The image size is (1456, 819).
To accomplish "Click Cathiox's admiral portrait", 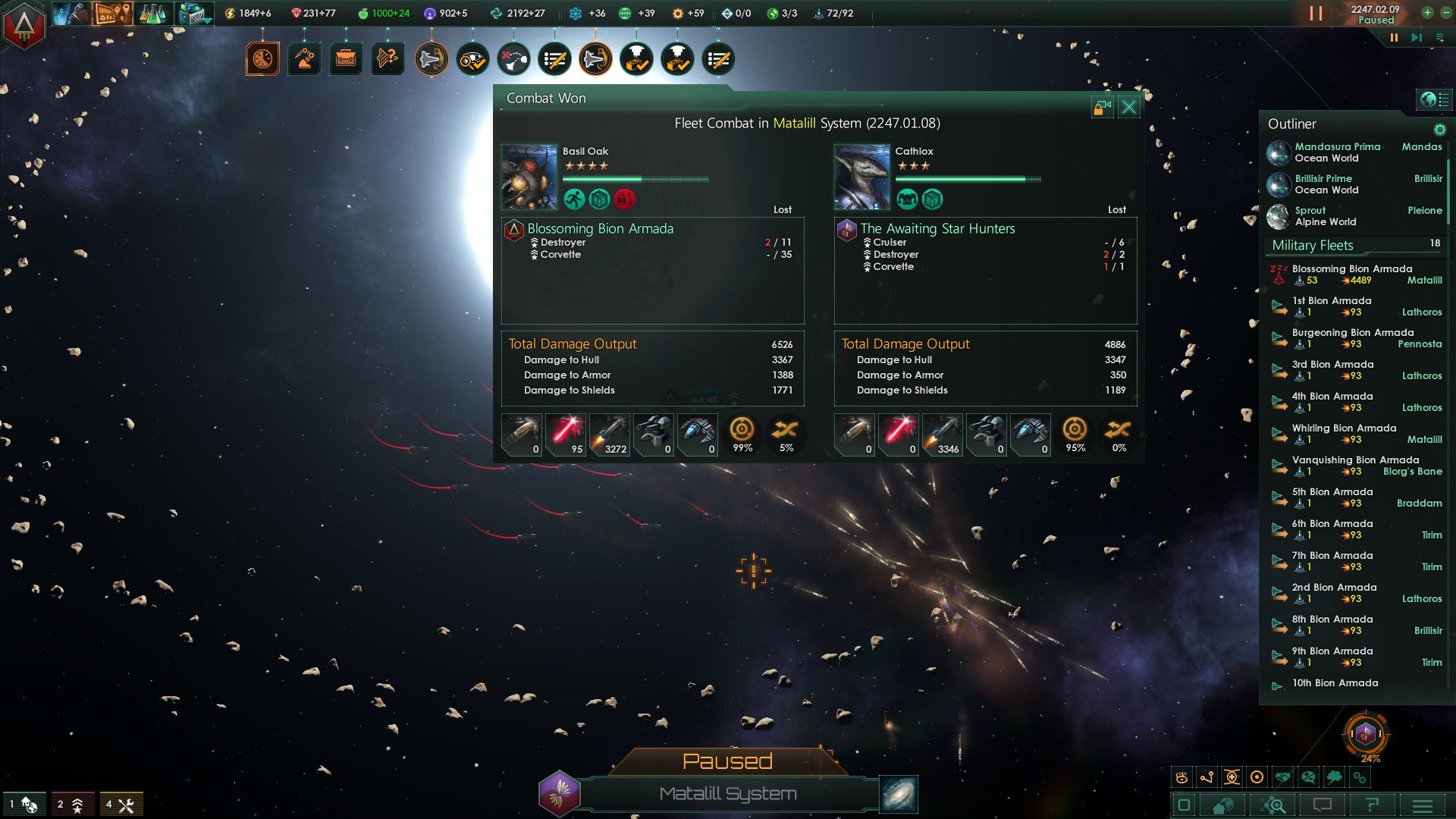I will [x=861, y=177].
